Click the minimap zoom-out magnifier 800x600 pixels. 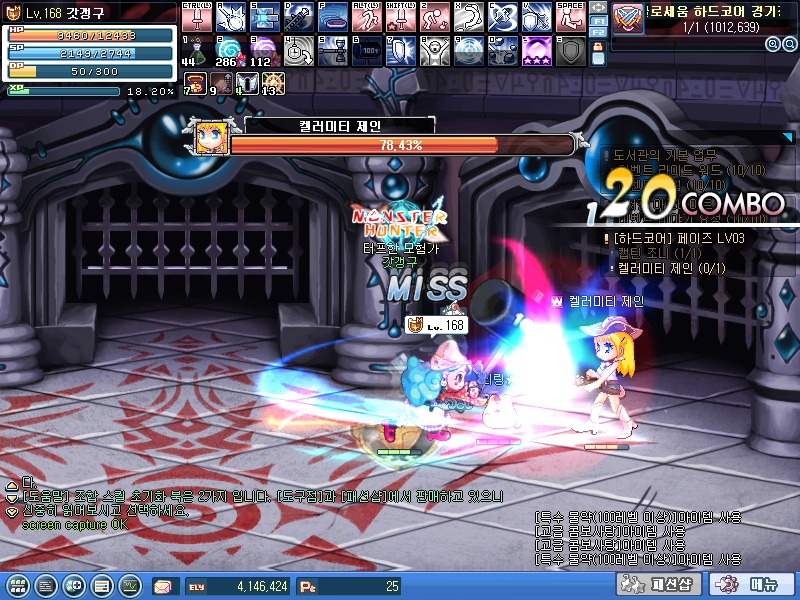(786, 44)
